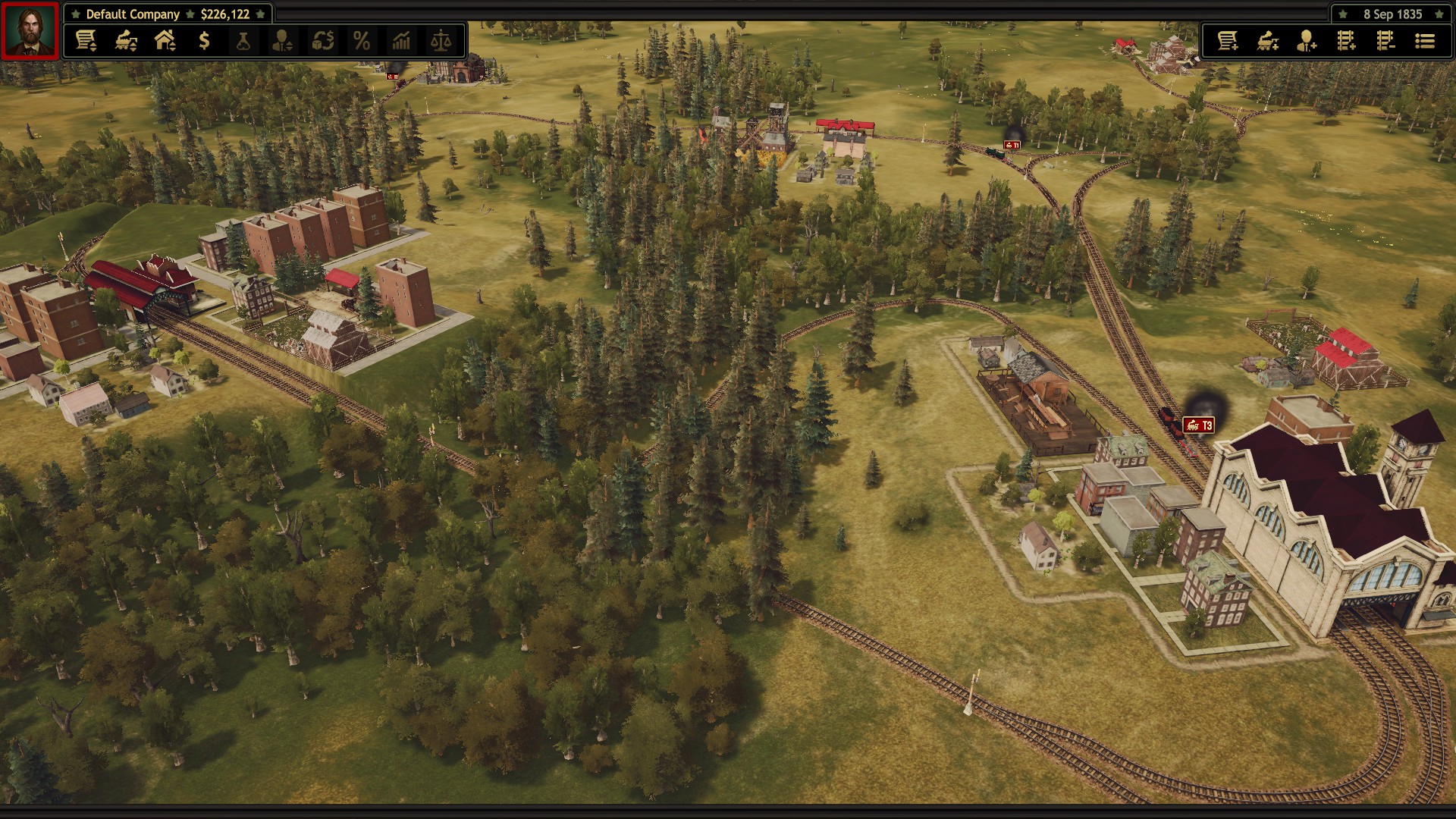The width and height of the screenshot is (1456, 819).
Task: Add a new scroll entry with plus
Action: (1228, 41)
